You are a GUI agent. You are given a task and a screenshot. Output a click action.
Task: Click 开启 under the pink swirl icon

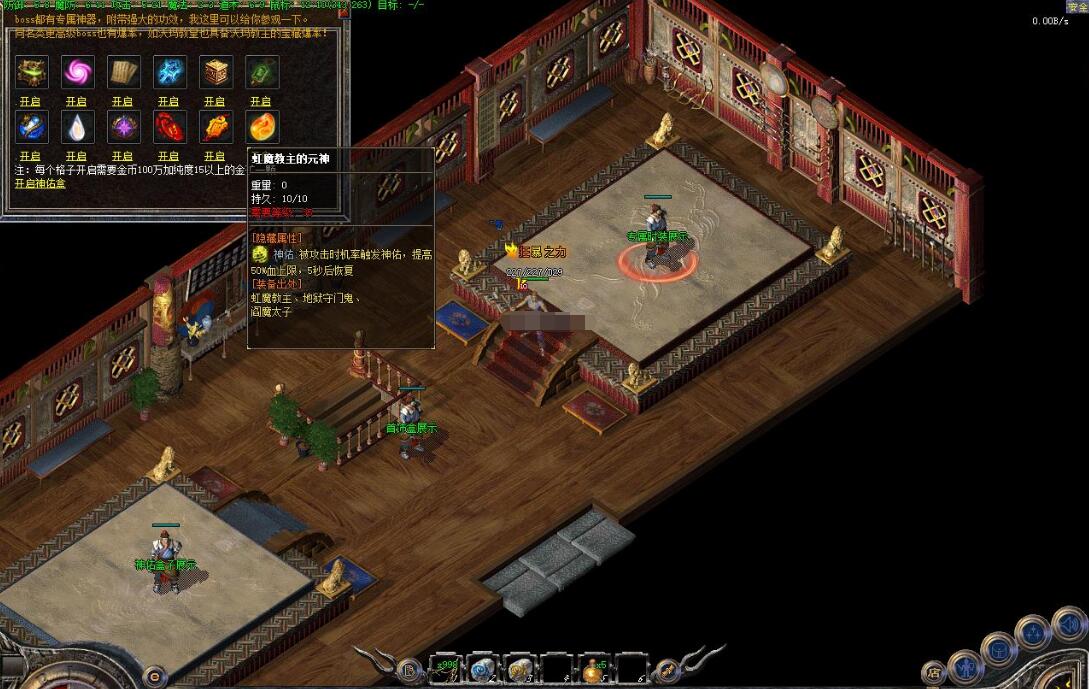pos(77,101)
